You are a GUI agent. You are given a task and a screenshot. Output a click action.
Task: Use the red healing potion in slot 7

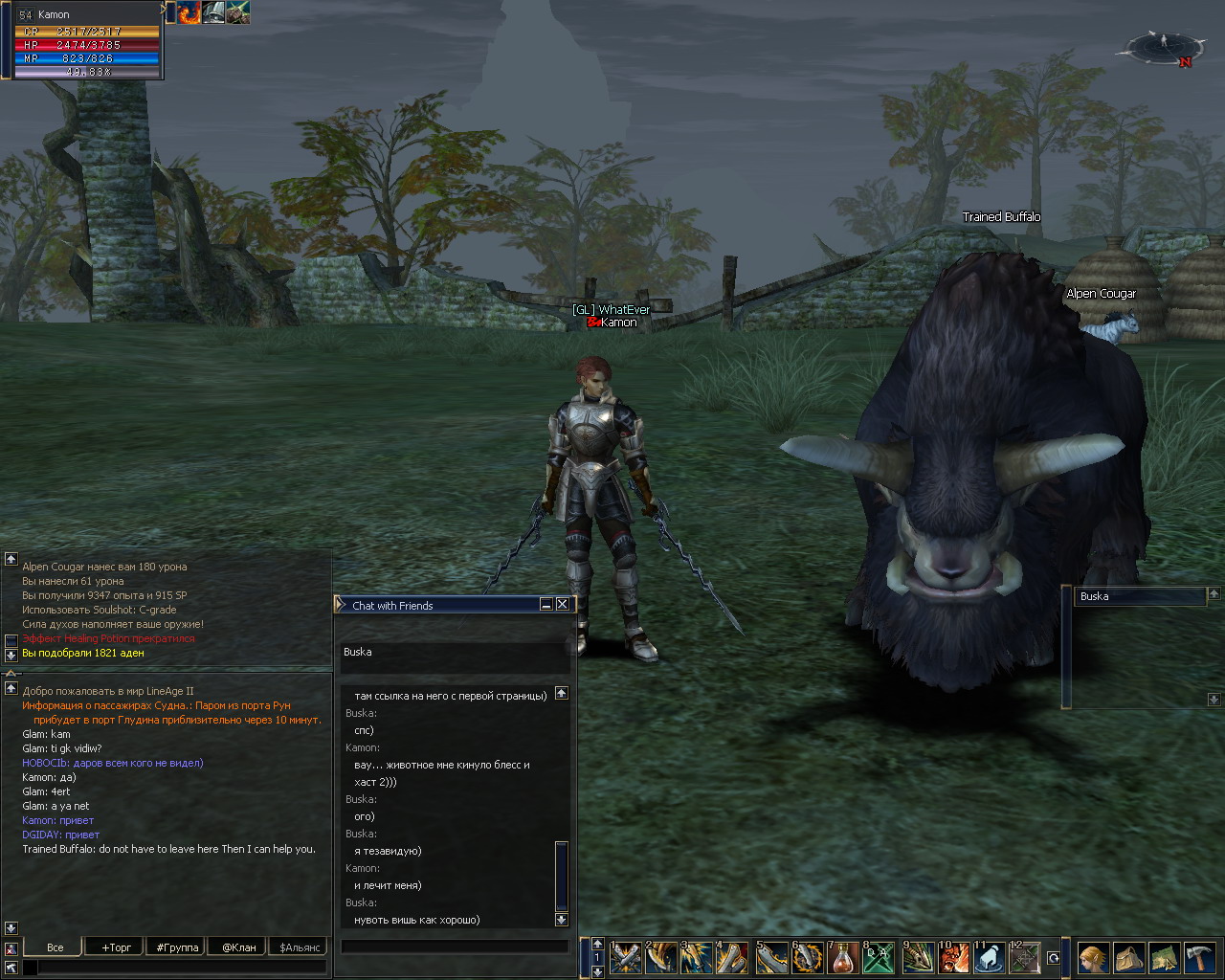click(x=843, y=957)
